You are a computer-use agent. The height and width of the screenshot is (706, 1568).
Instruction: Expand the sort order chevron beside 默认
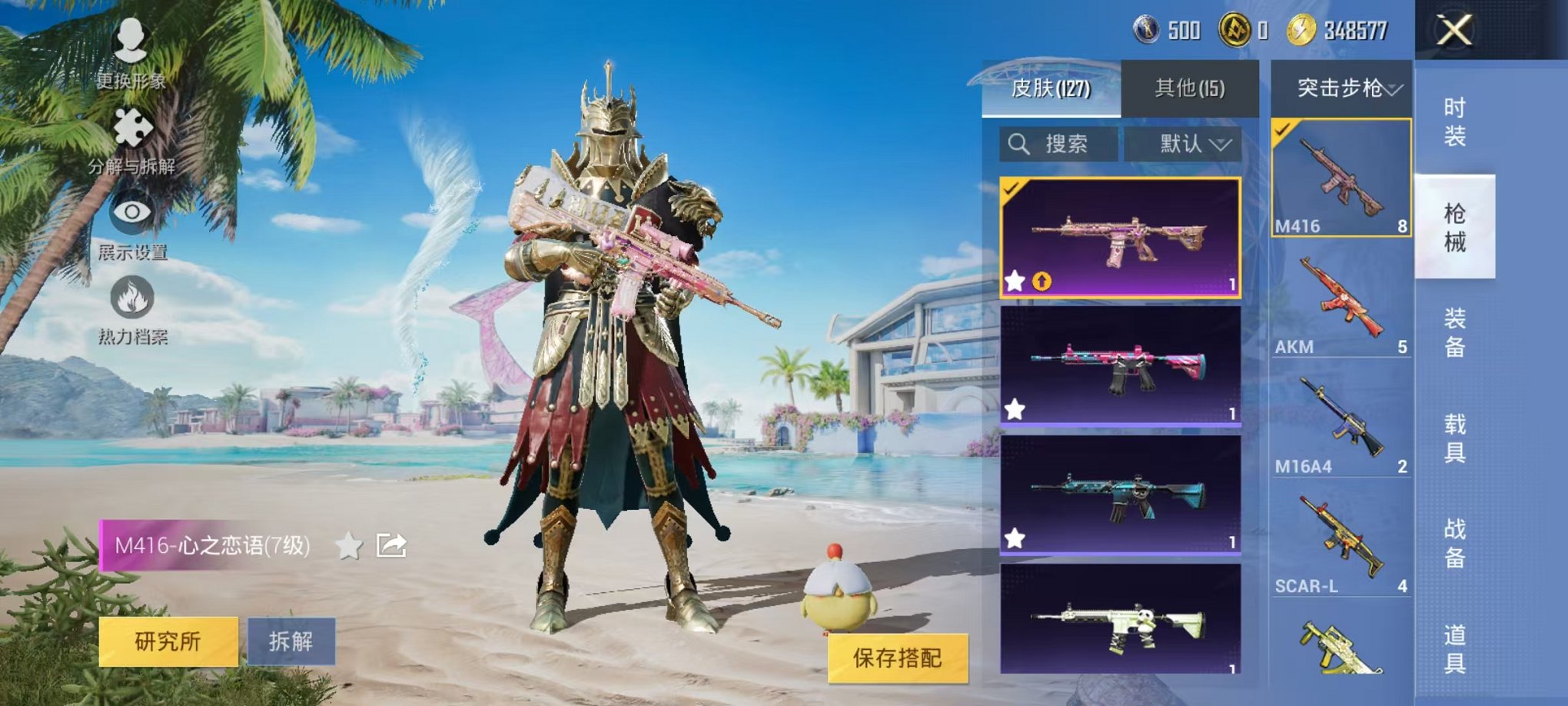click(x=1220, y=143)
